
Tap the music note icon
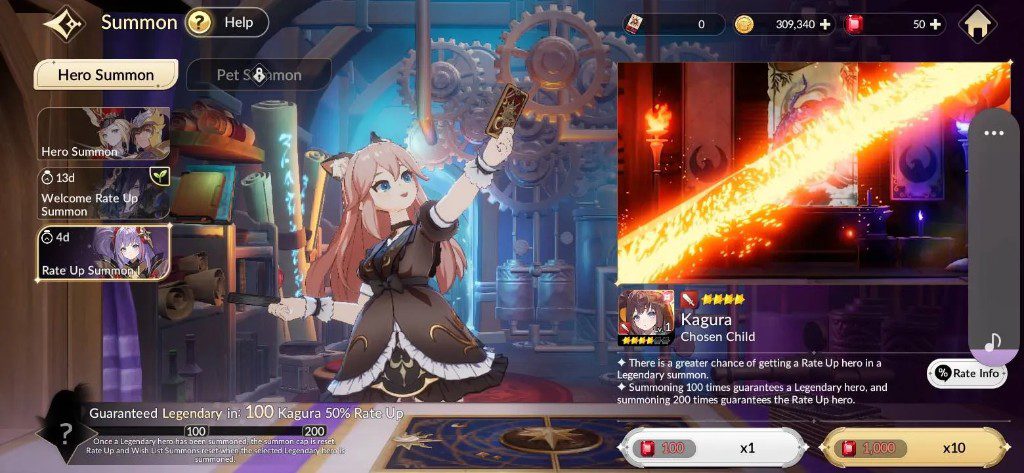coord(992,343)
